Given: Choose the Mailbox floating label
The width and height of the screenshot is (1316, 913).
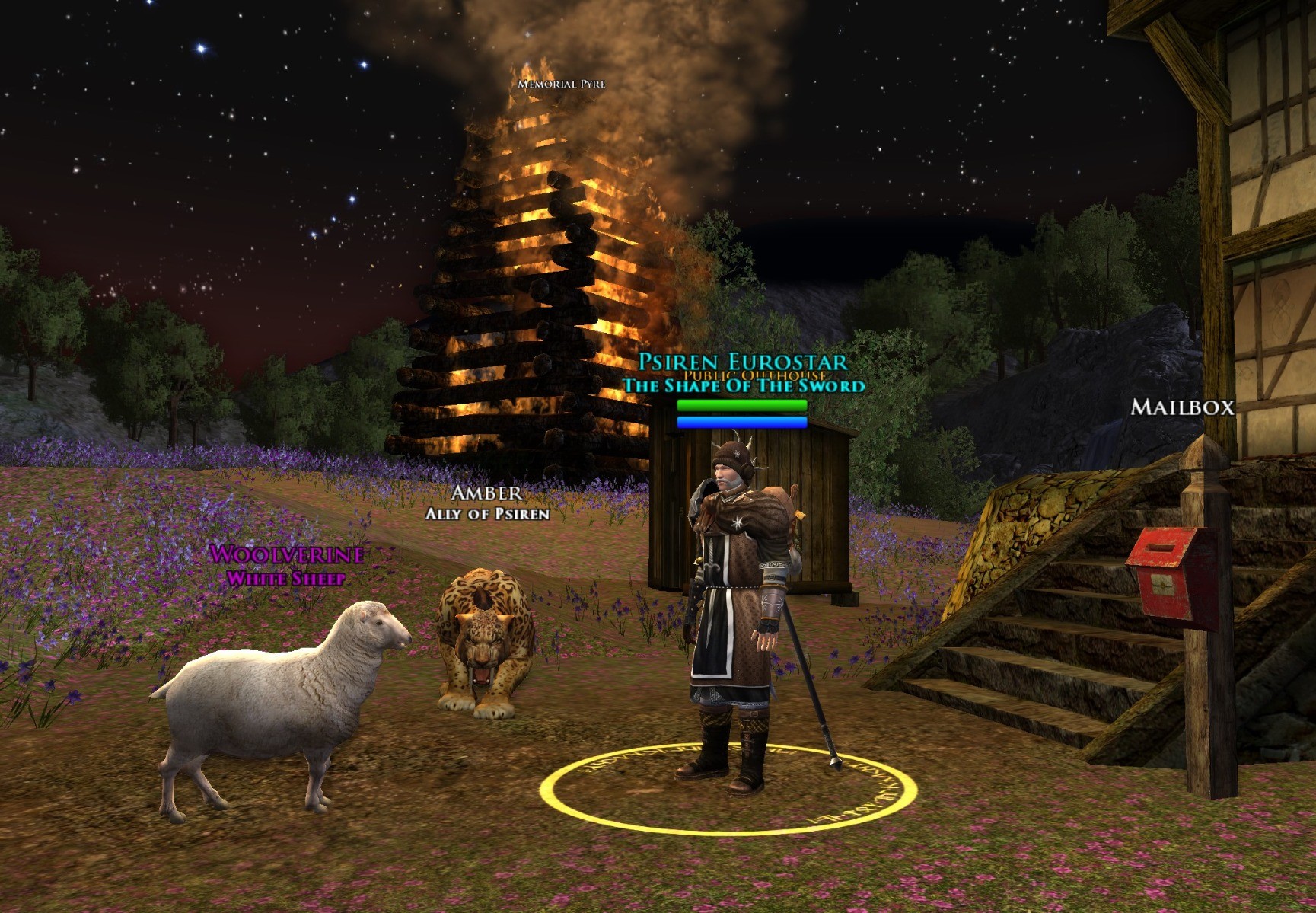Looking at the screenshot, I should pyautogui.click(x=1182, y=407).
